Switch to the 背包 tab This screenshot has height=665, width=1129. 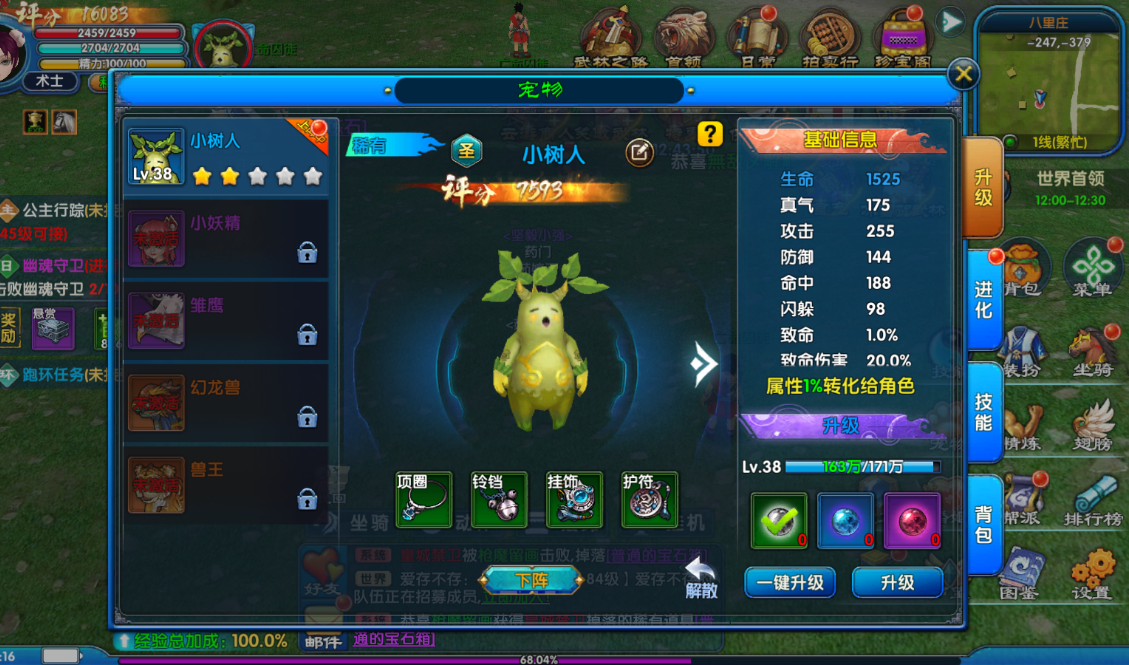(x=983, y=524)
